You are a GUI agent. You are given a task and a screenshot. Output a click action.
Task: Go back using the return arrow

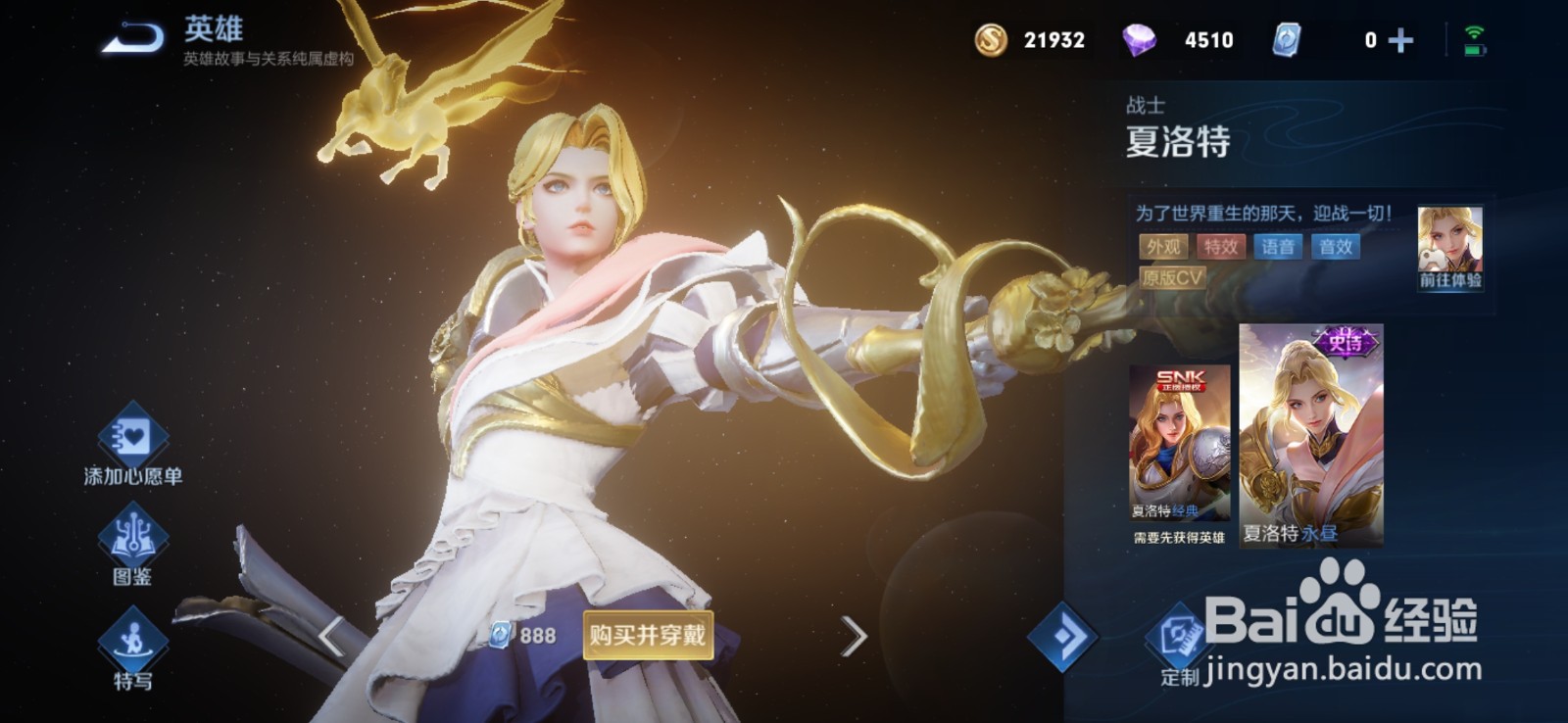(134, 39)
